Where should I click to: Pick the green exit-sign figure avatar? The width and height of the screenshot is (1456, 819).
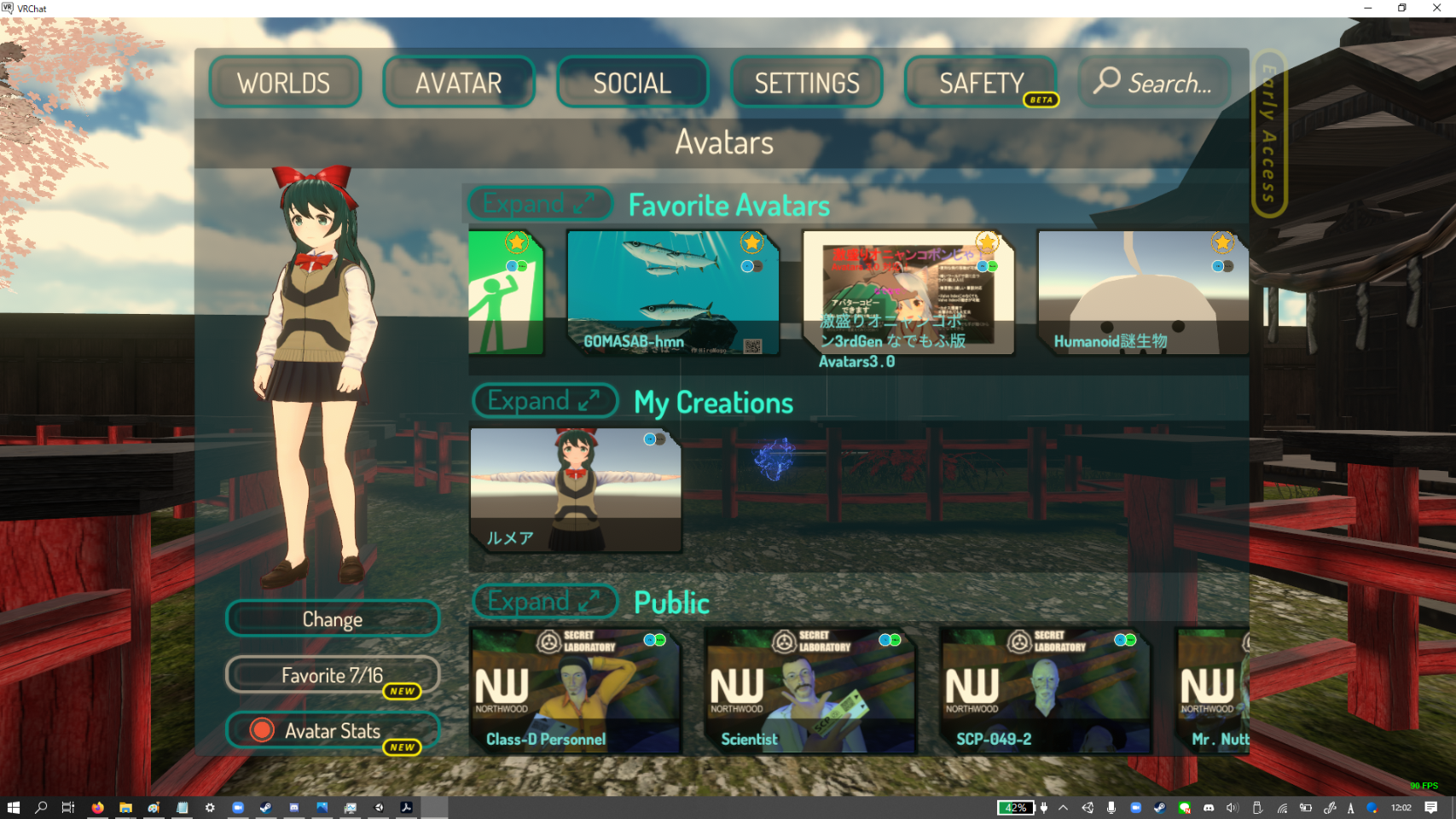coord(505,293)
